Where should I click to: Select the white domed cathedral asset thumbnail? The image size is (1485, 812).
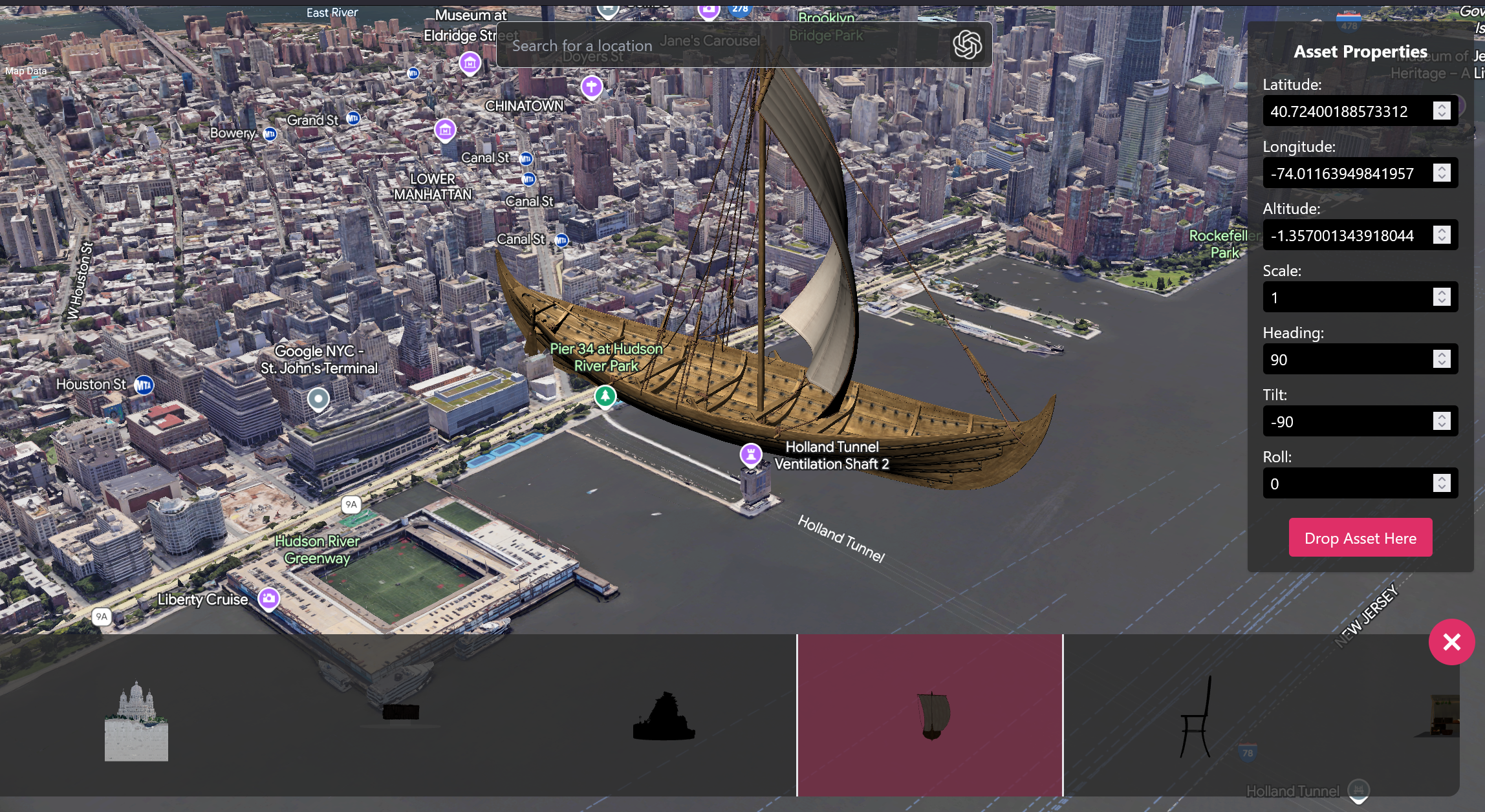(136, 721)
